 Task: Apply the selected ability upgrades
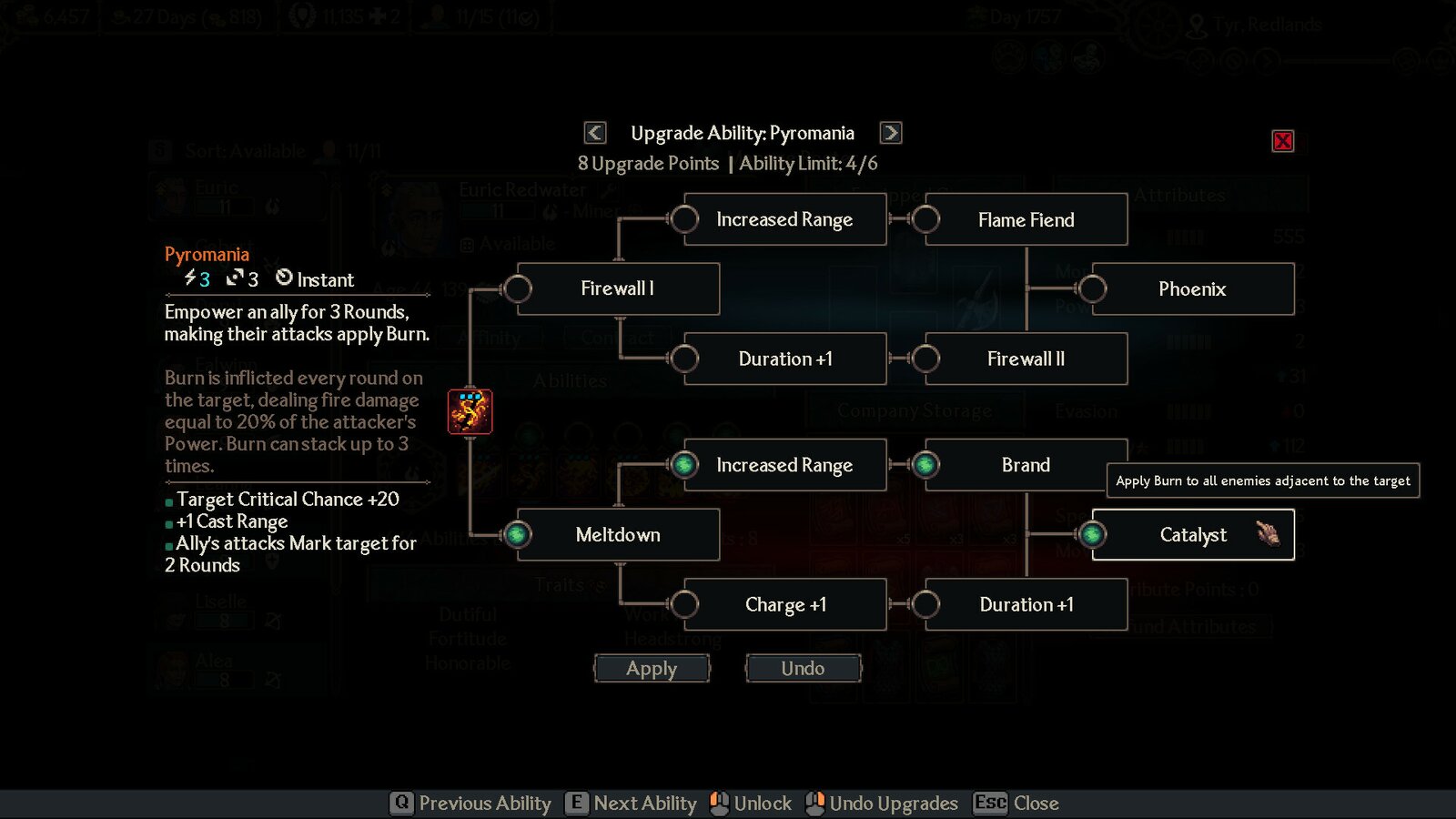pyautogui.click(x=652, y=669)
